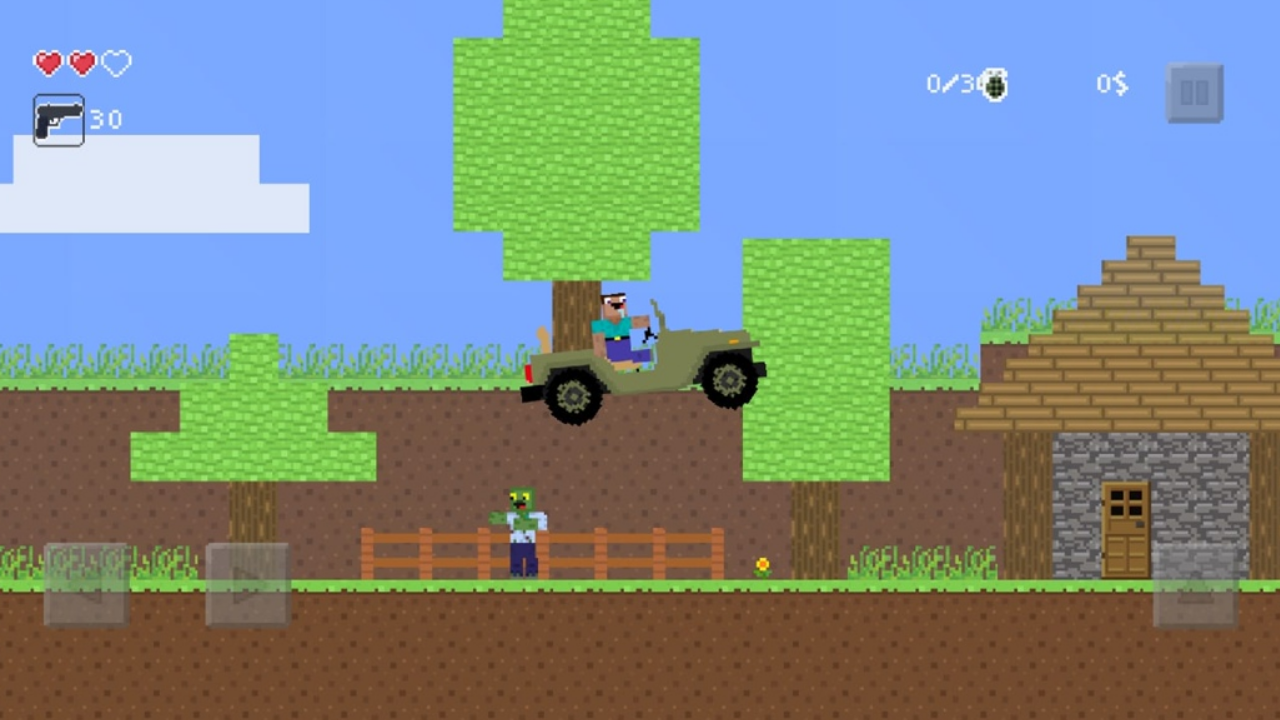Click the ammo count number 30

click(106, 120)
